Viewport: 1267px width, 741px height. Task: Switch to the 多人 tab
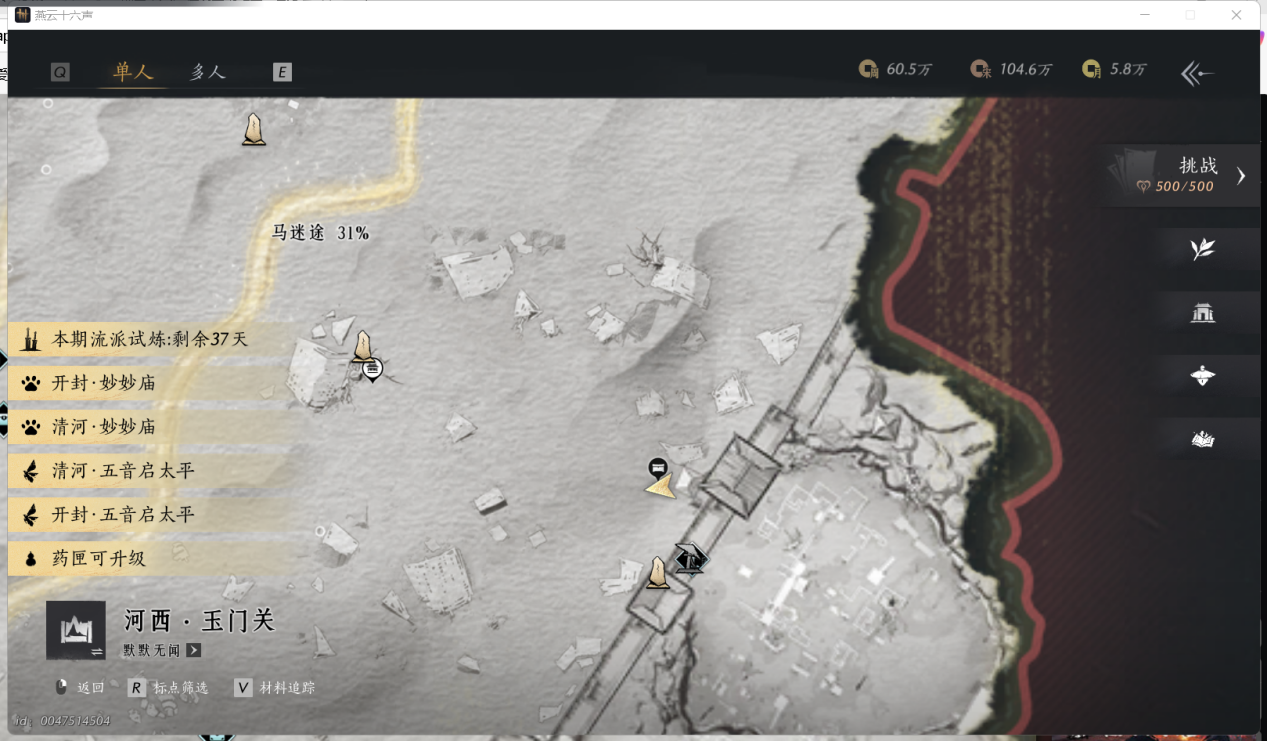(x=208, y=72)
